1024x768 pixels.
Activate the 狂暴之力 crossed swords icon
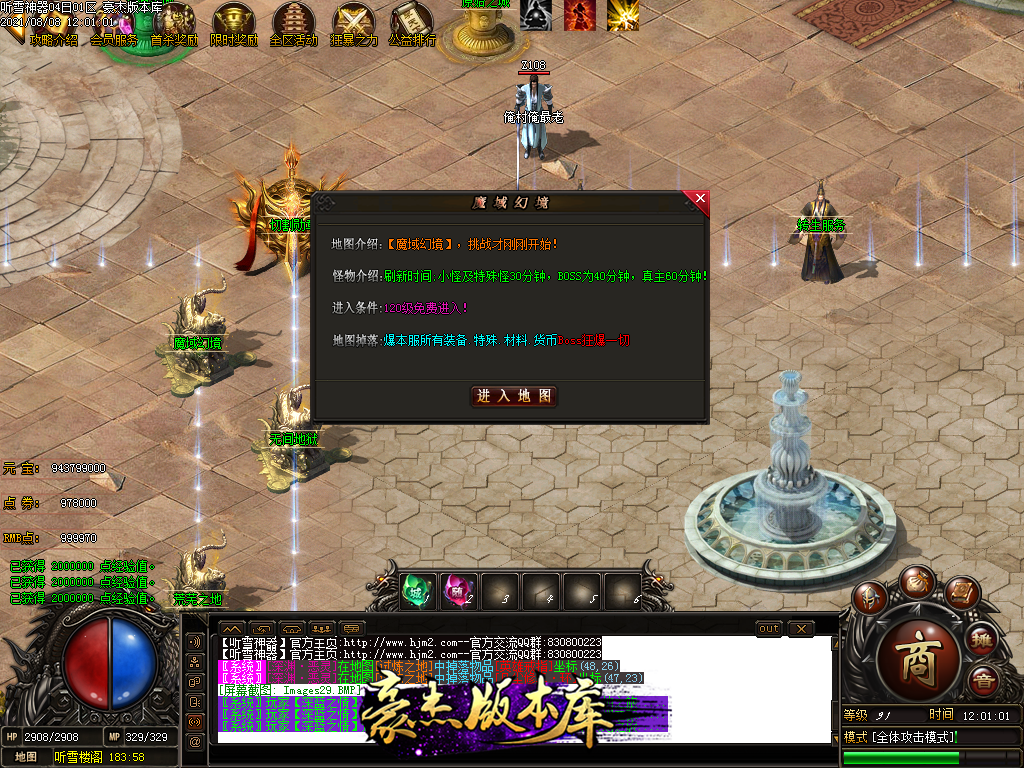point(353,22)
